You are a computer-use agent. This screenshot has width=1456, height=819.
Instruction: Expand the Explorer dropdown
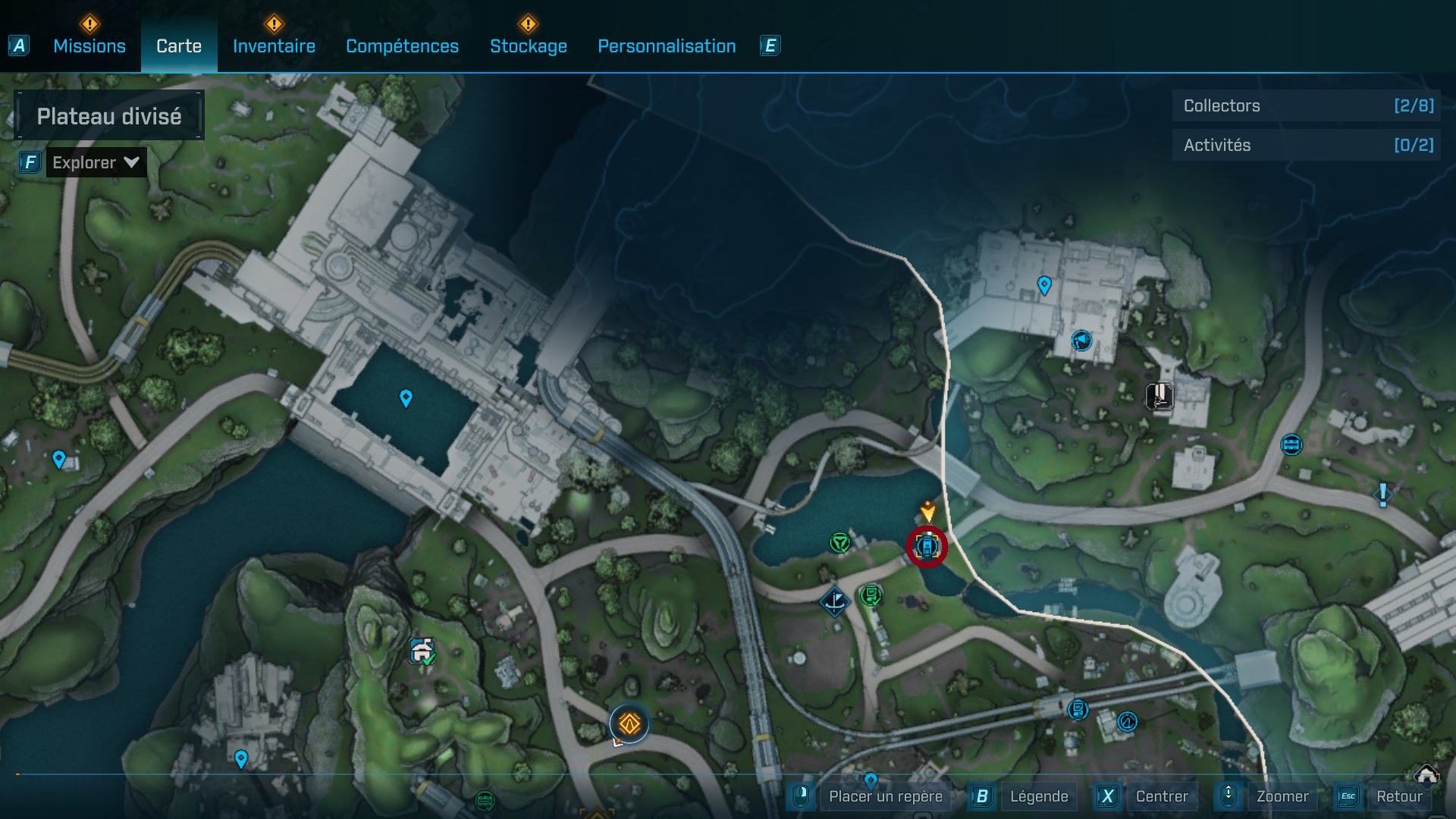(96, 162)
